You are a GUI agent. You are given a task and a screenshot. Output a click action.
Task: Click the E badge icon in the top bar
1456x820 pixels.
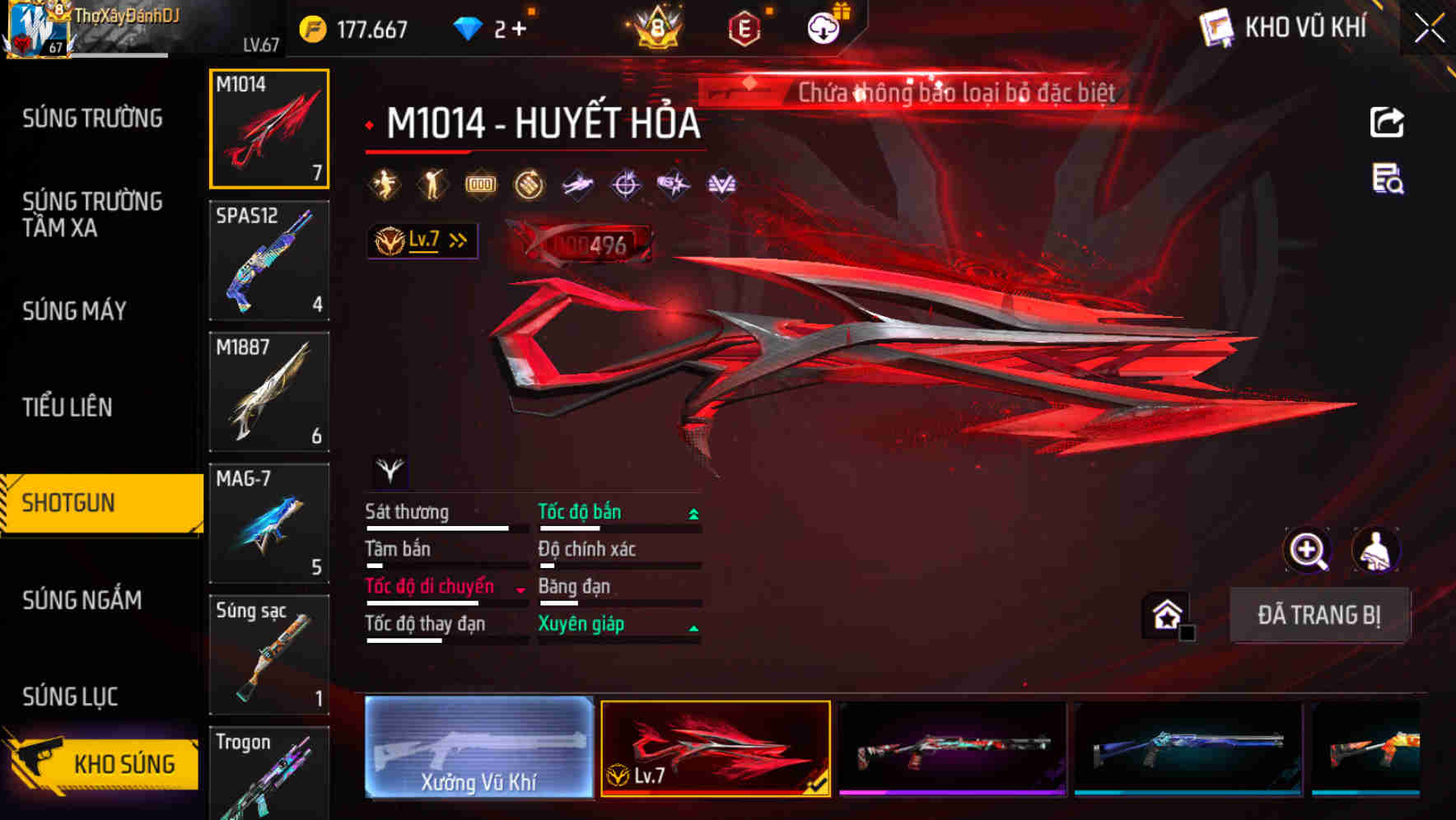(x=745, y=27)
